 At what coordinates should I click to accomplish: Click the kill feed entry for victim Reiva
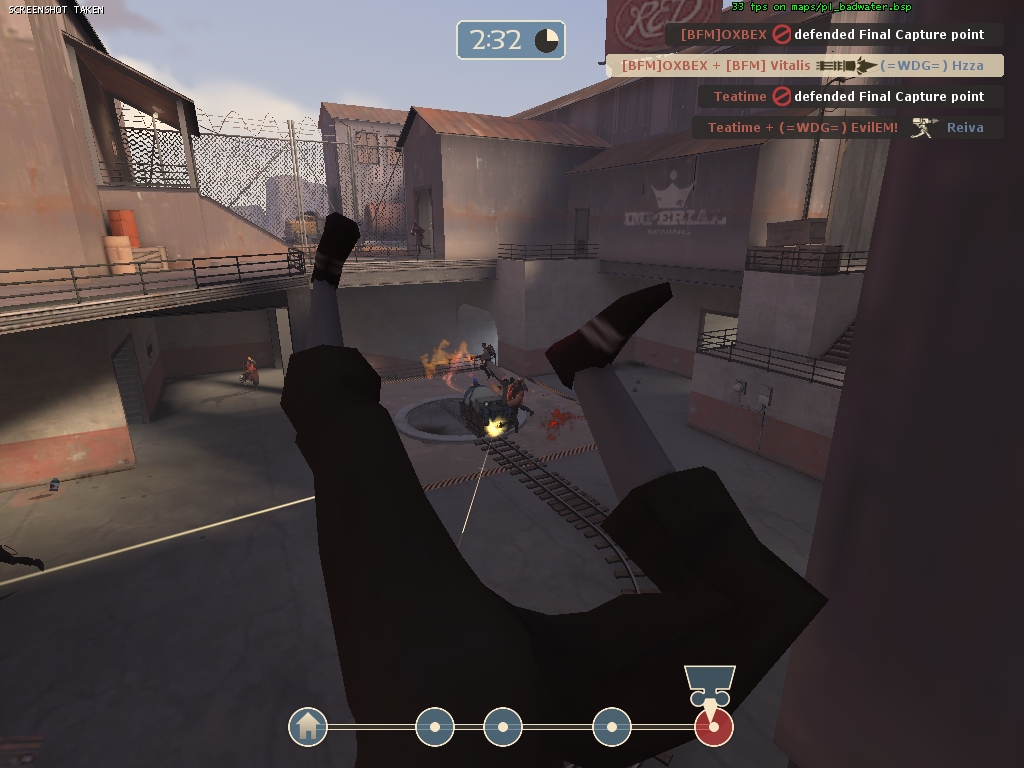click(847, 127)
